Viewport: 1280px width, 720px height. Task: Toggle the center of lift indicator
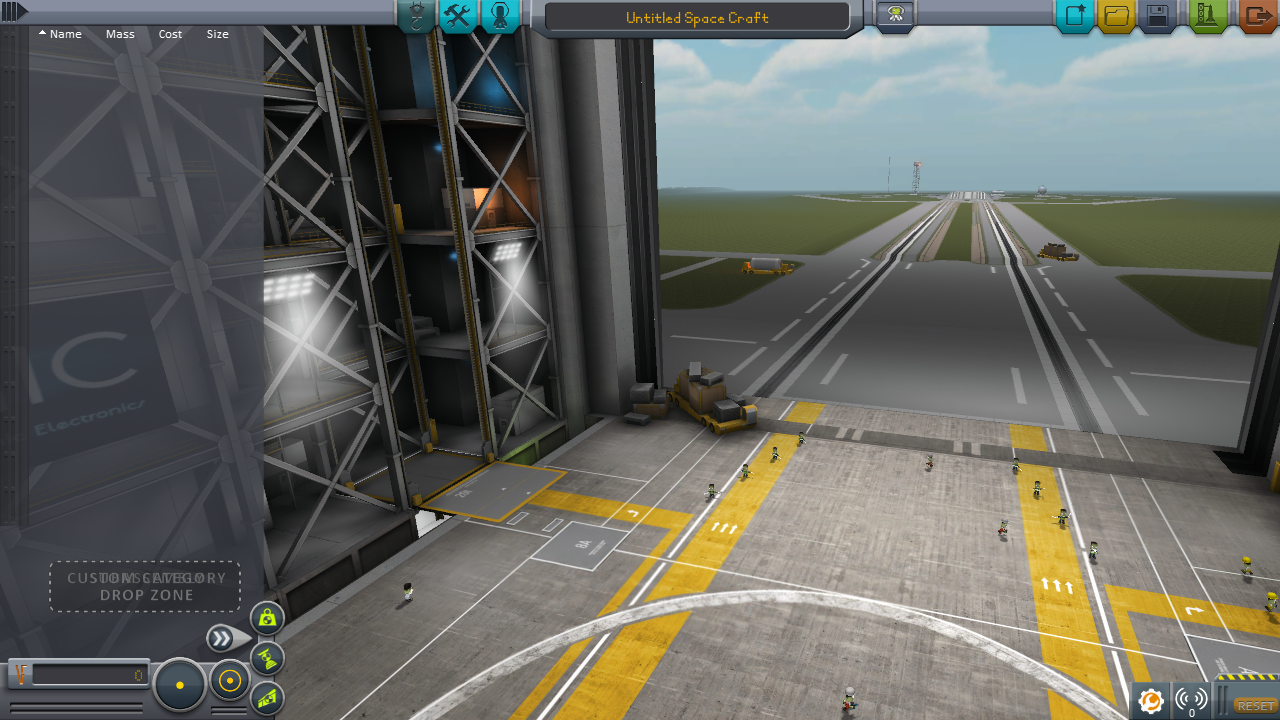pos(267,698)
